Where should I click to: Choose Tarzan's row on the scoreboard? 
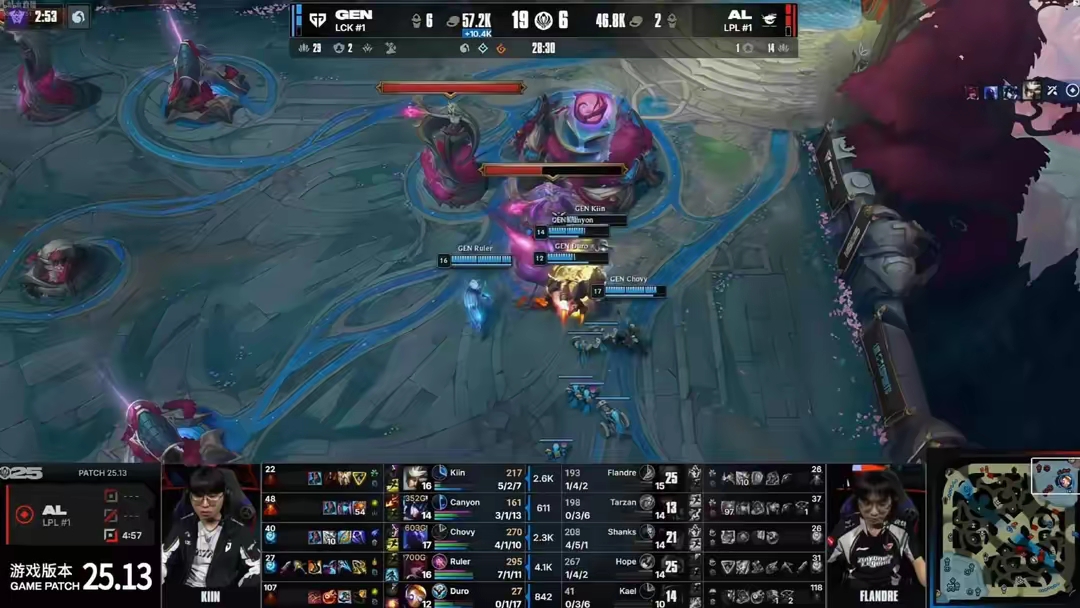(622, 507)
